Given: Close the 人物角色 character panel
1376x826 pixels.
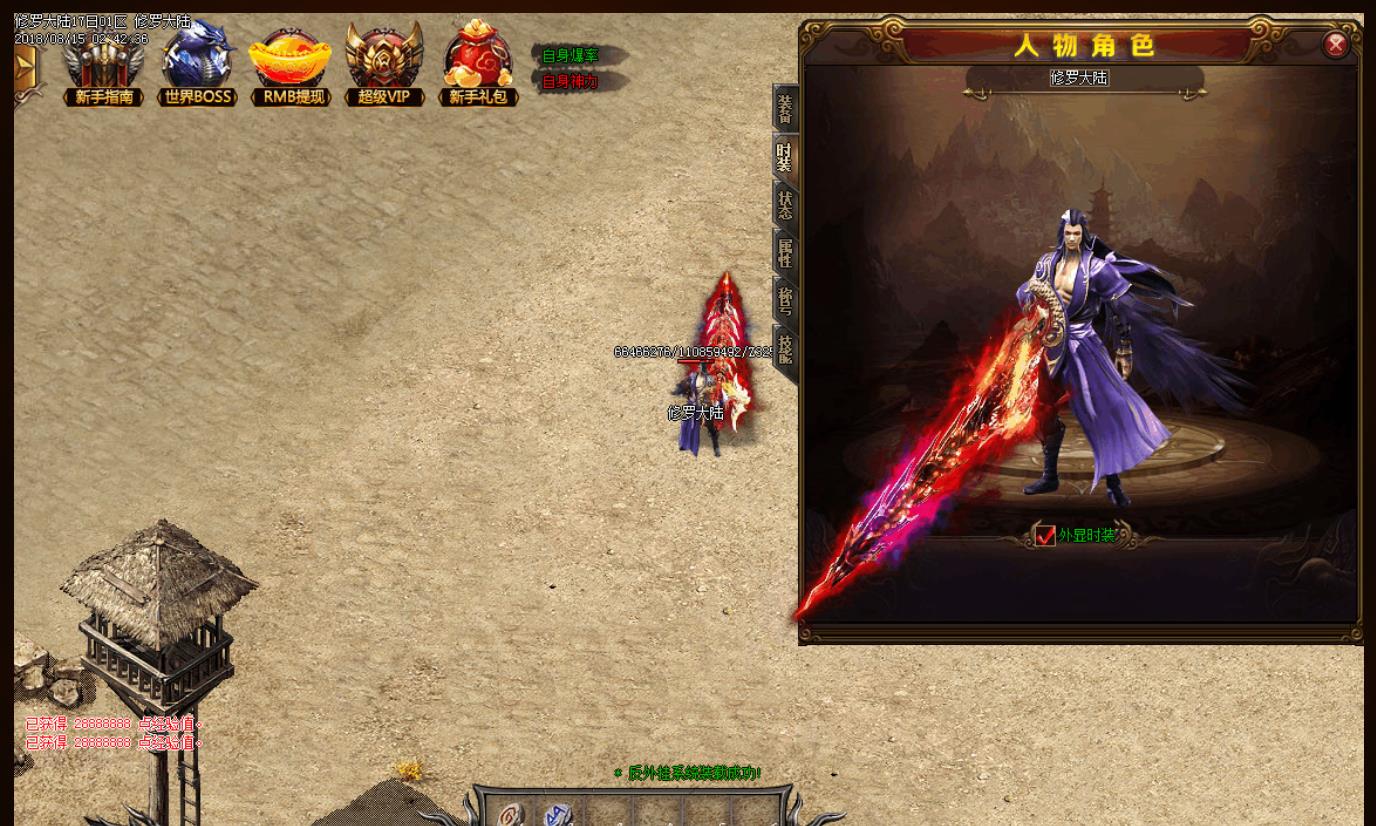Looking at the screenshot, I should [x=1335, y=45].
